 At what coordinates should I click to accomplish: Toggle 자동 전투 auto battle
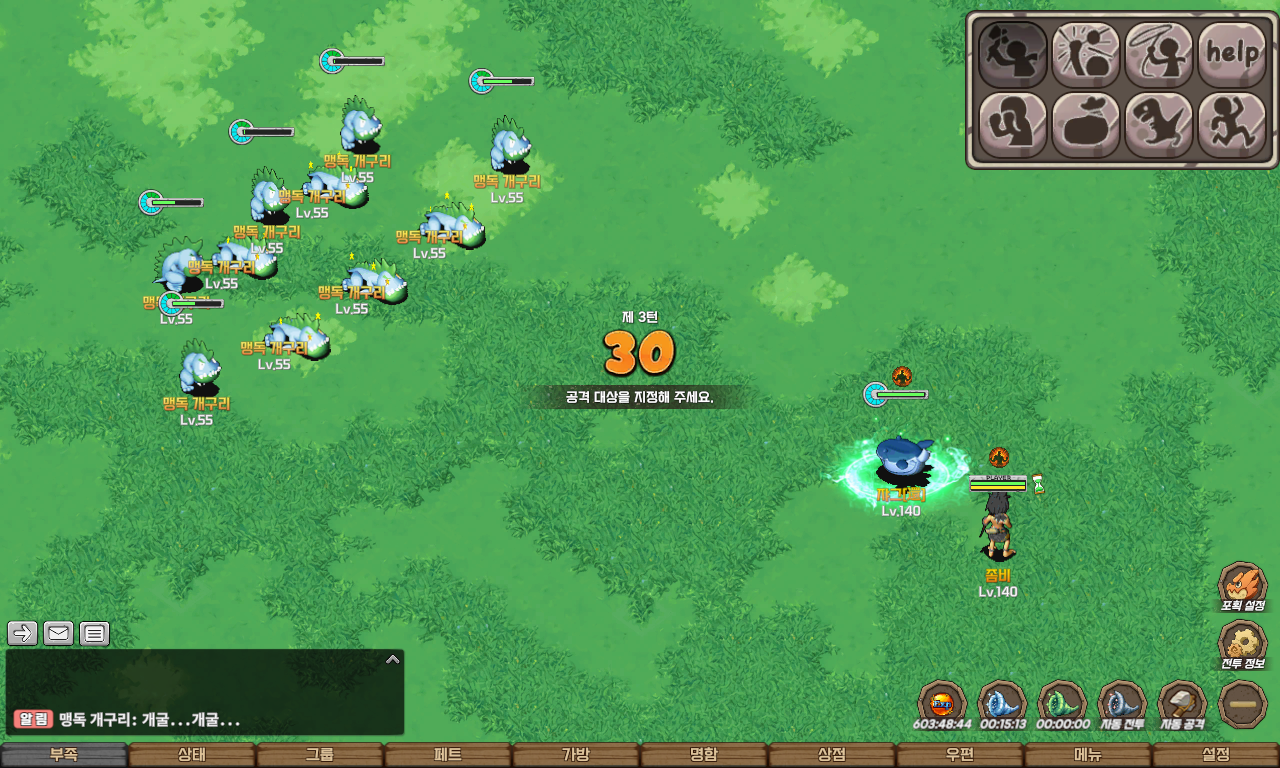tap(1122, 703)
